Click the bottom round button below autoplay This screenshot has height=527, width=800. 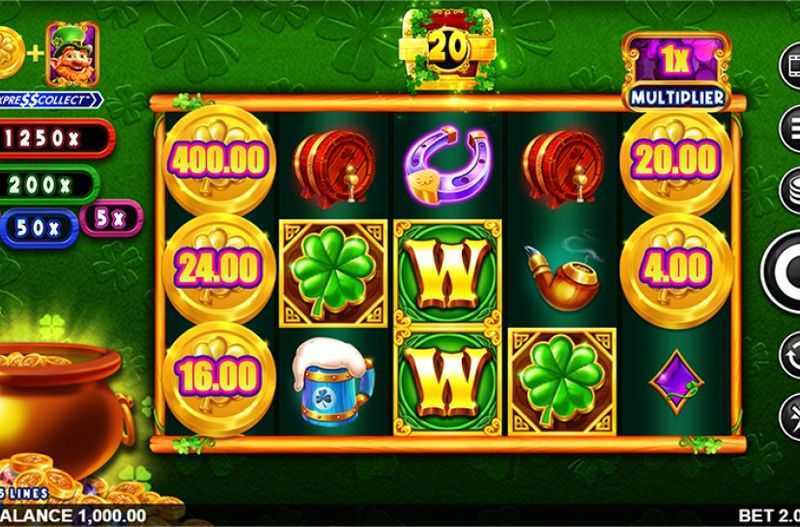tap(791, 410)
